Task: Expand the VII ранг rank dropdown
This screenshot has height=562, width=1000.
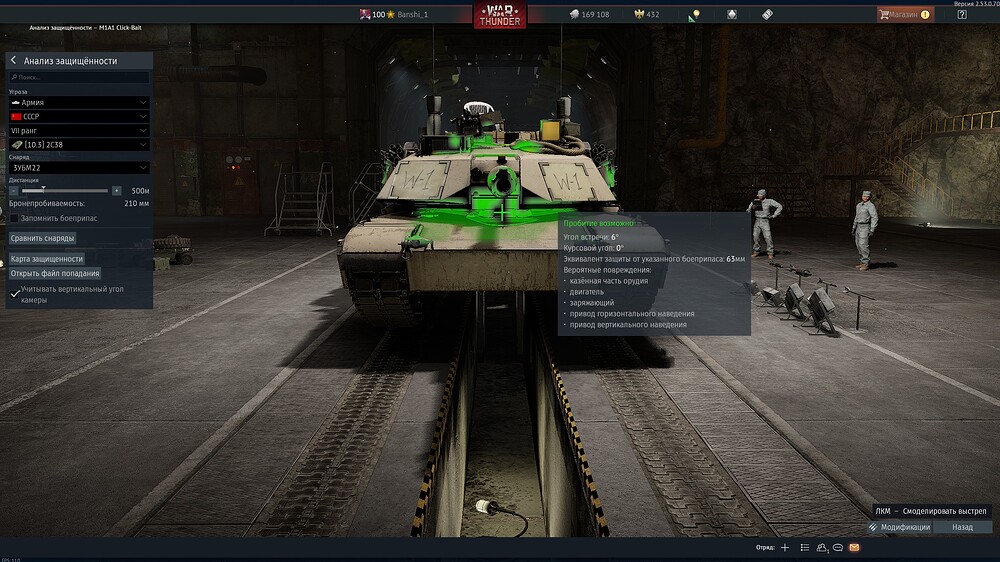Action: point(79,130)
